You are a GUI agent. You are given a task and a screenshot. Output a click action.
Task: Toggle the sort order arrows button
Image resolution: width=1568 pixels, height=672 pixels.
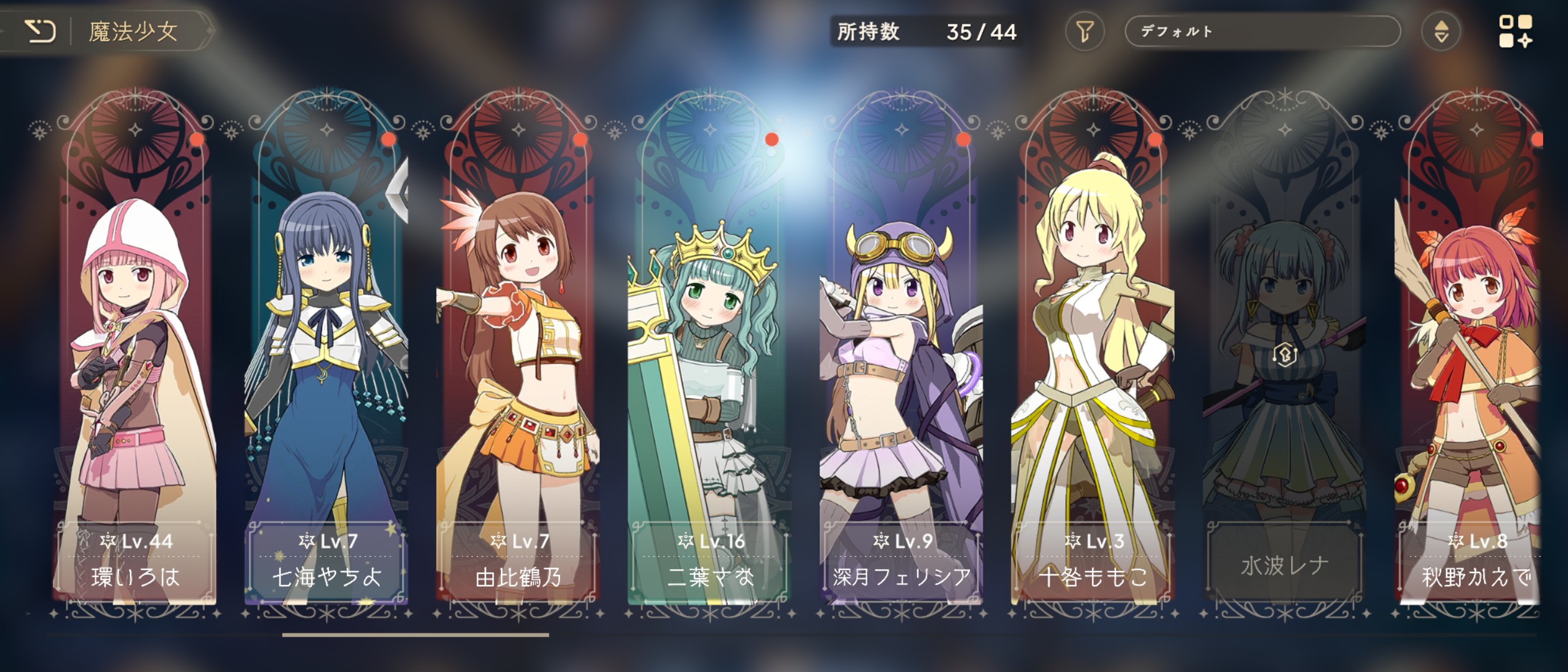pyautogui.click(x=1441, y=31)
